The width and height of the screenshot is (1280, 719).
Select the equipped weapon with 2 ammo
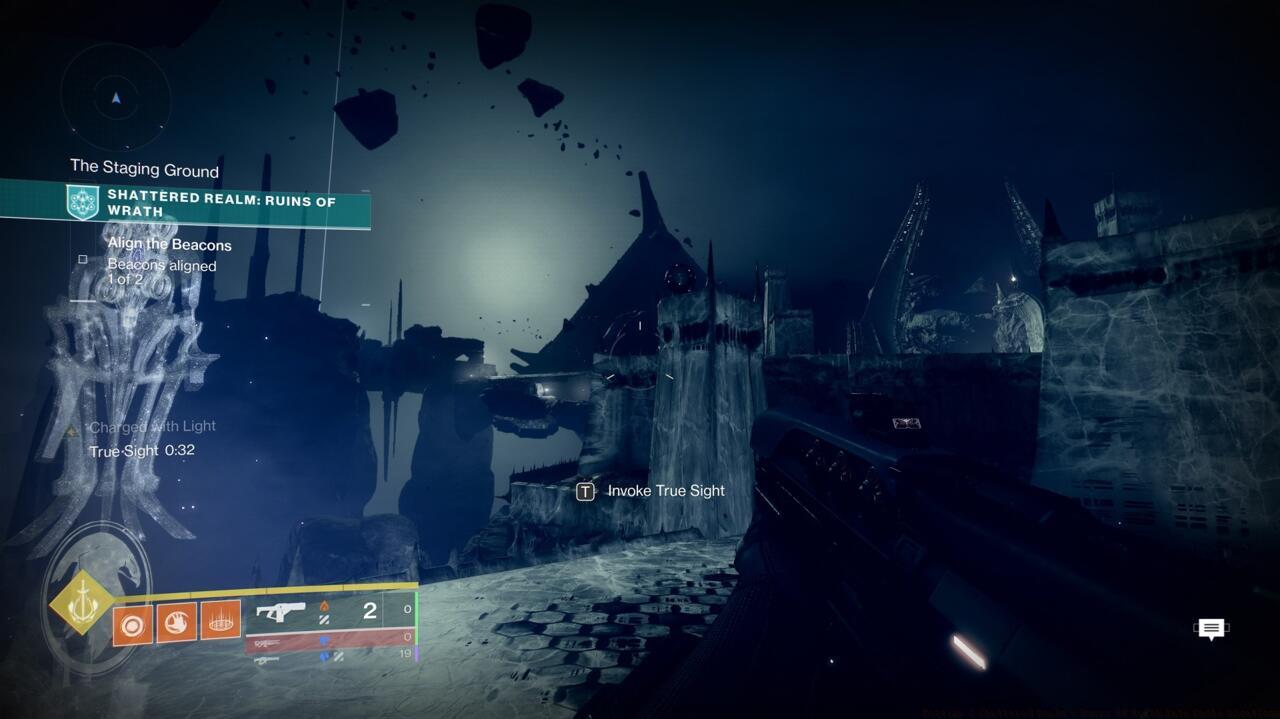coord(330,611)
